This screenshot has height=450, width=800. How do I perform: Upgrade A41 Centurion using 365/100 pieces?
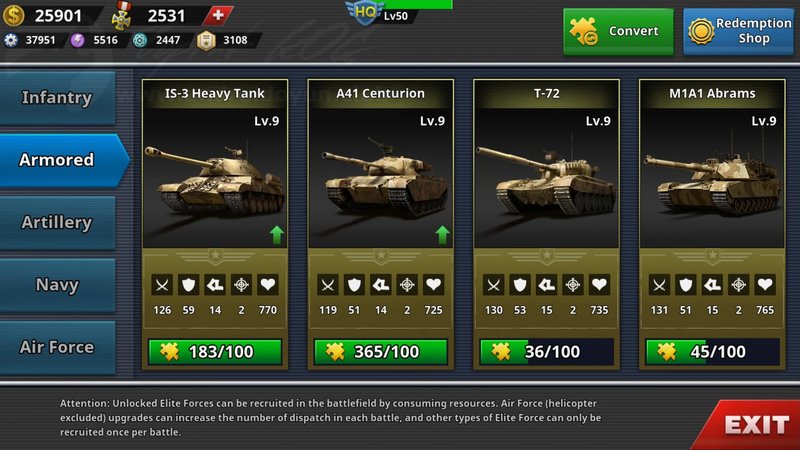coord(380,352)
